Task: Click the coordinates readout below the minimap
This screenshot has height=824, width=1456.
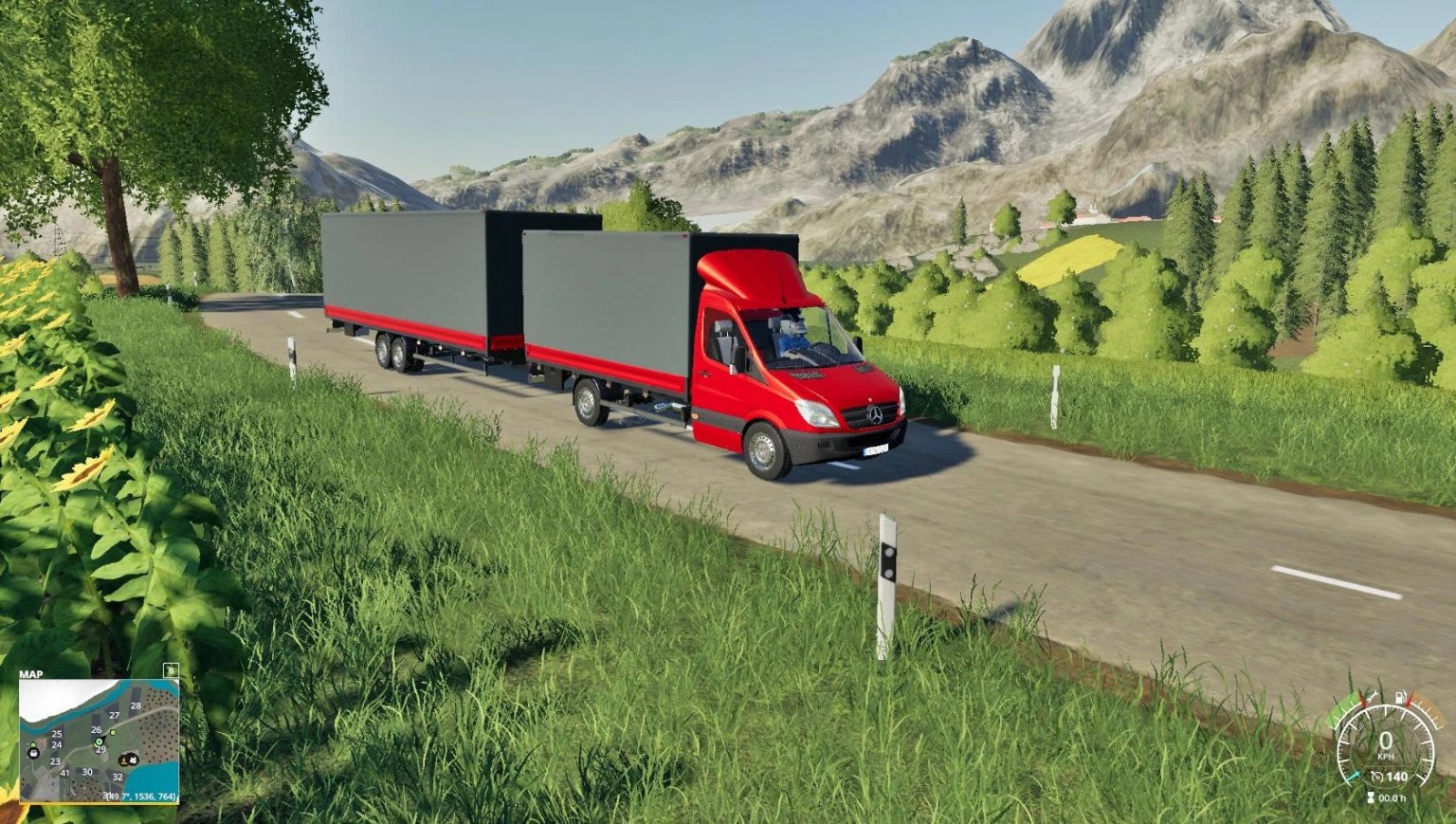Action: (x=138, y=796)
